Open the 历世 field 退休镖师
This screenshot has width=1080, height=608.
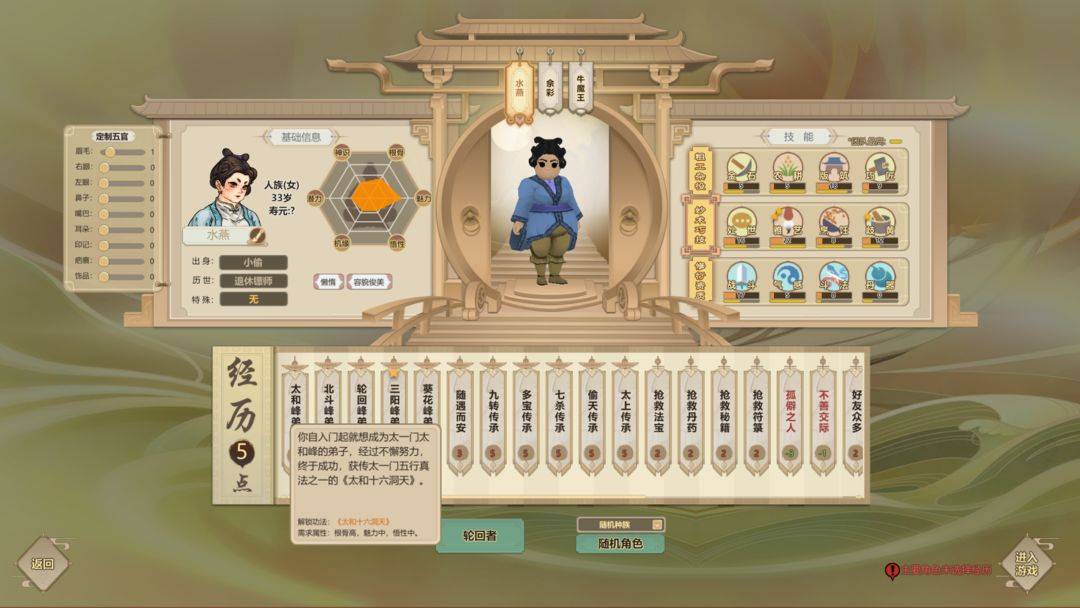(253, 280)
